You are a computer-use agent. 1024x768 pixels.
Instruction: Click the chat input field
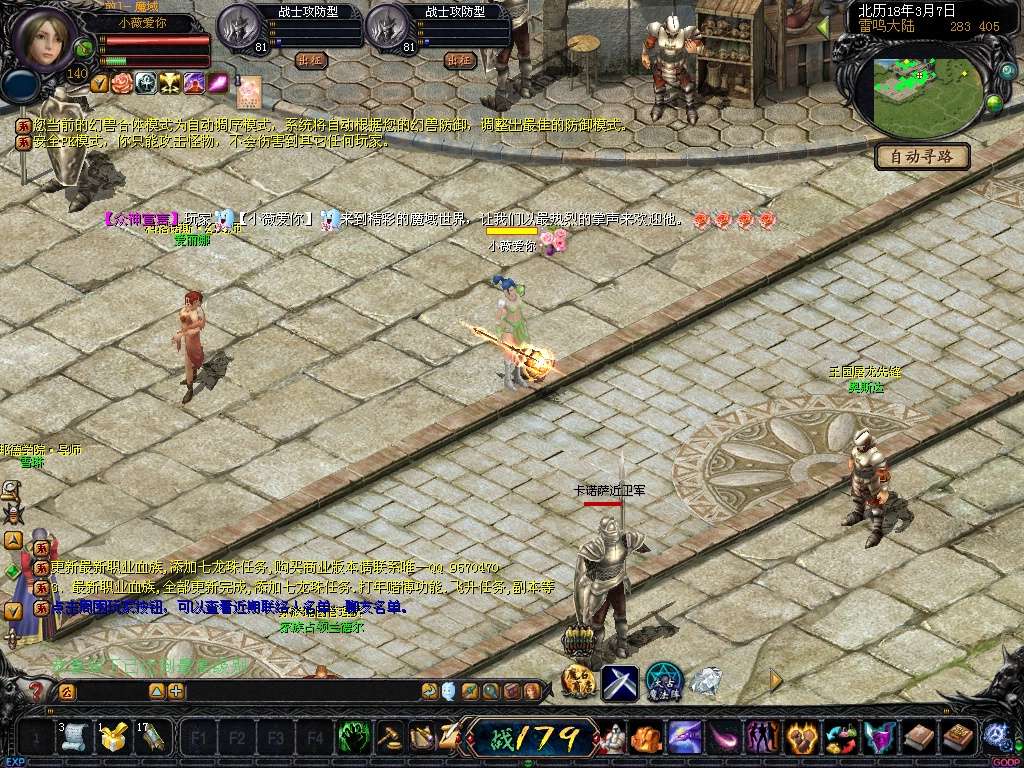click(110, 691)
